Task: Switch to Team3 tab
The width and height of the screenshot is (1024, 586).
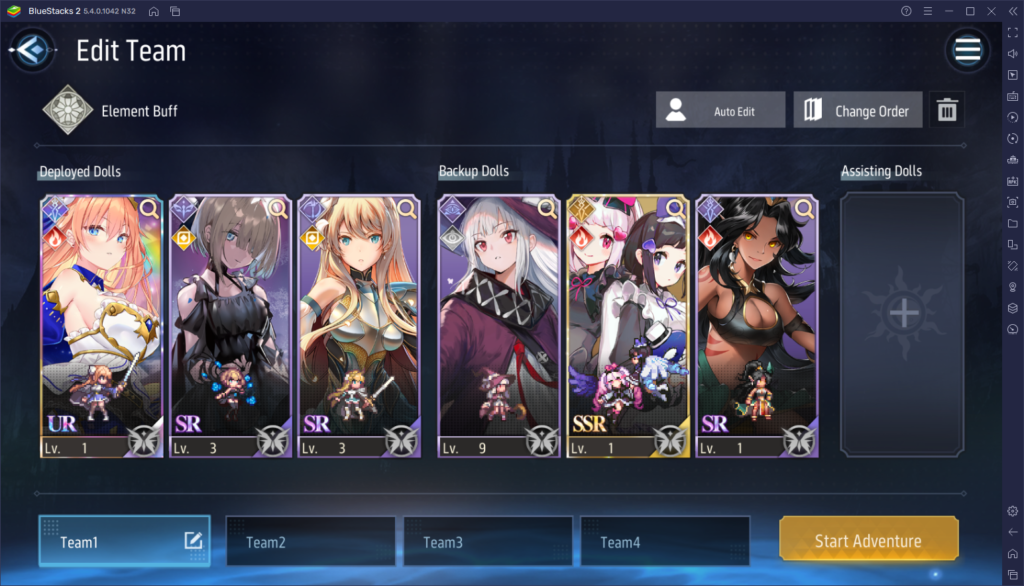Action: tap(488, 542)
